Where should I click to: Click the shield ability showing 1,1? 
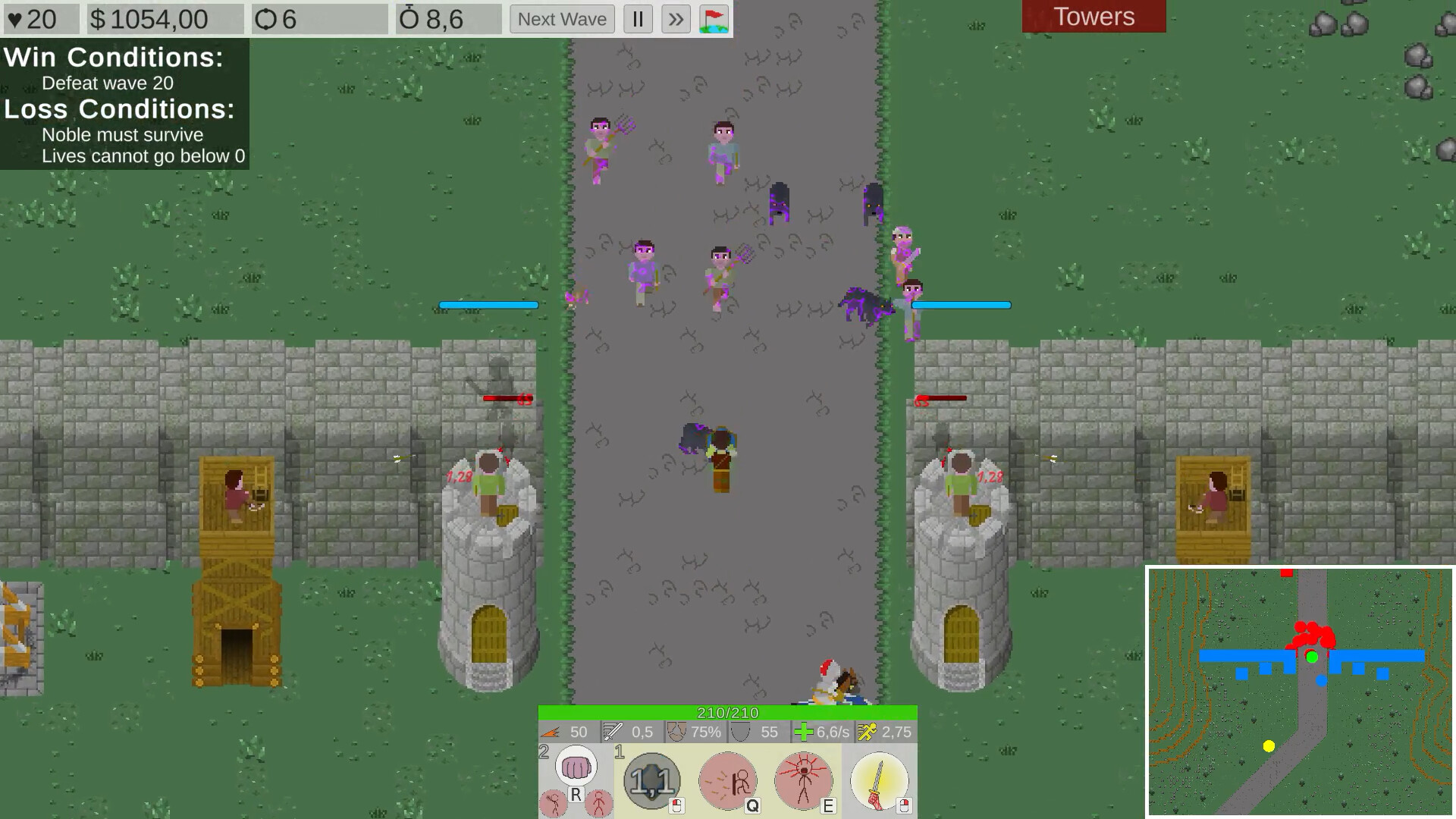coord(651,780)
